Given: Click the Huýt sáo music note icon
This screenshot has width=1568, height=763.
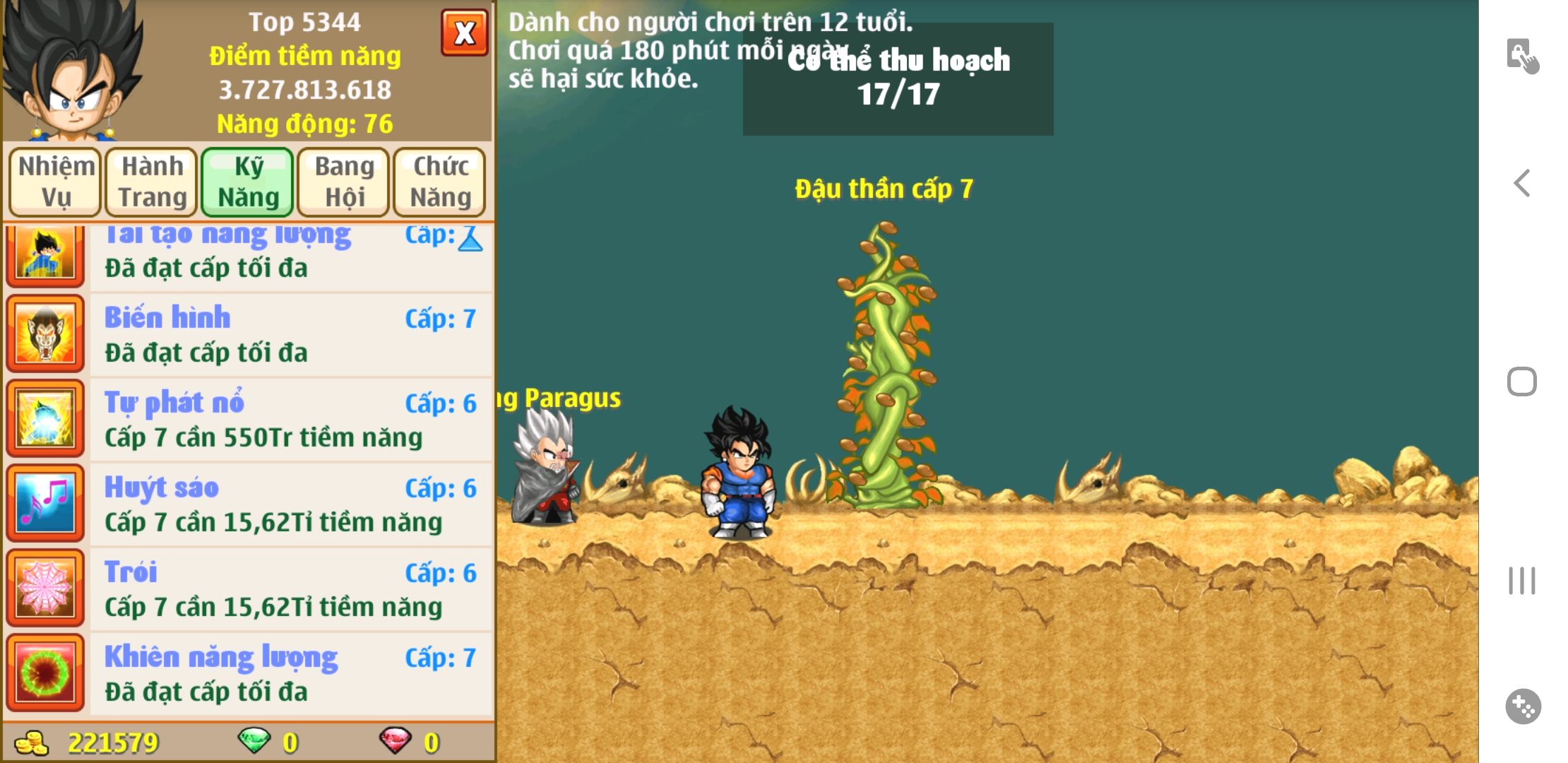Looking at the screenshot, I should [x=45, y=504].
